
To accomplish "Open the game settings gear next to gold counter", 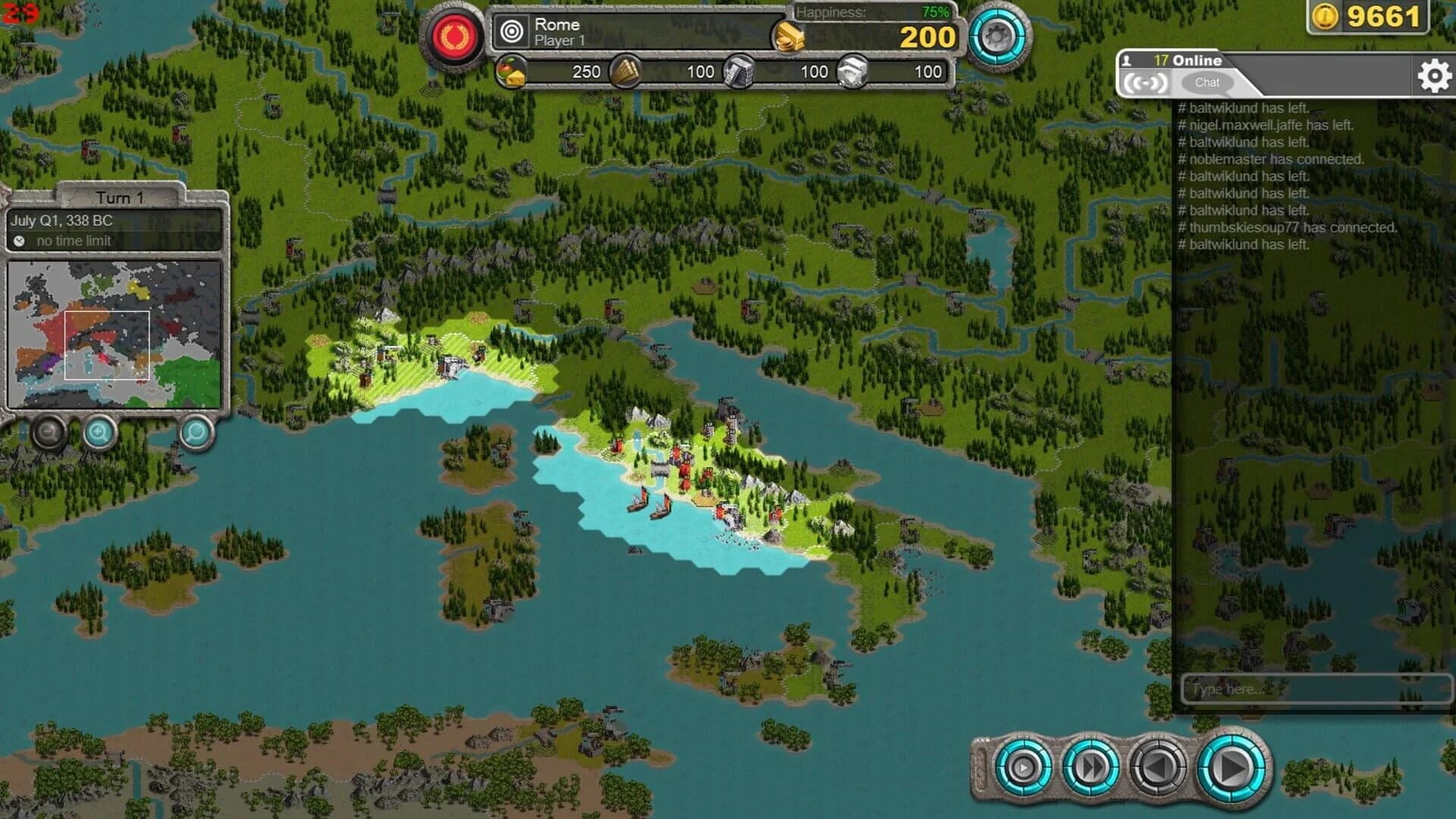I will point(998,34).
